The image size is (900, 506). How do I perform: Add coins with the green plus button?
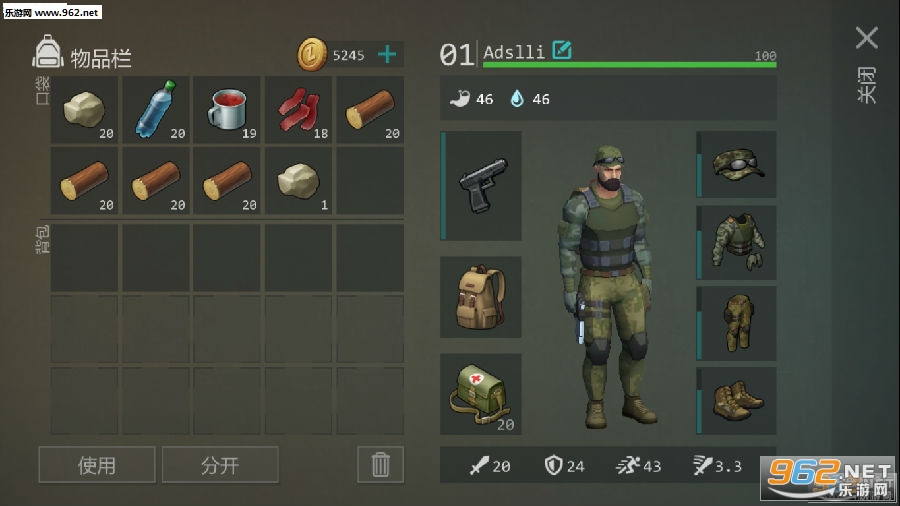(386, 54)
